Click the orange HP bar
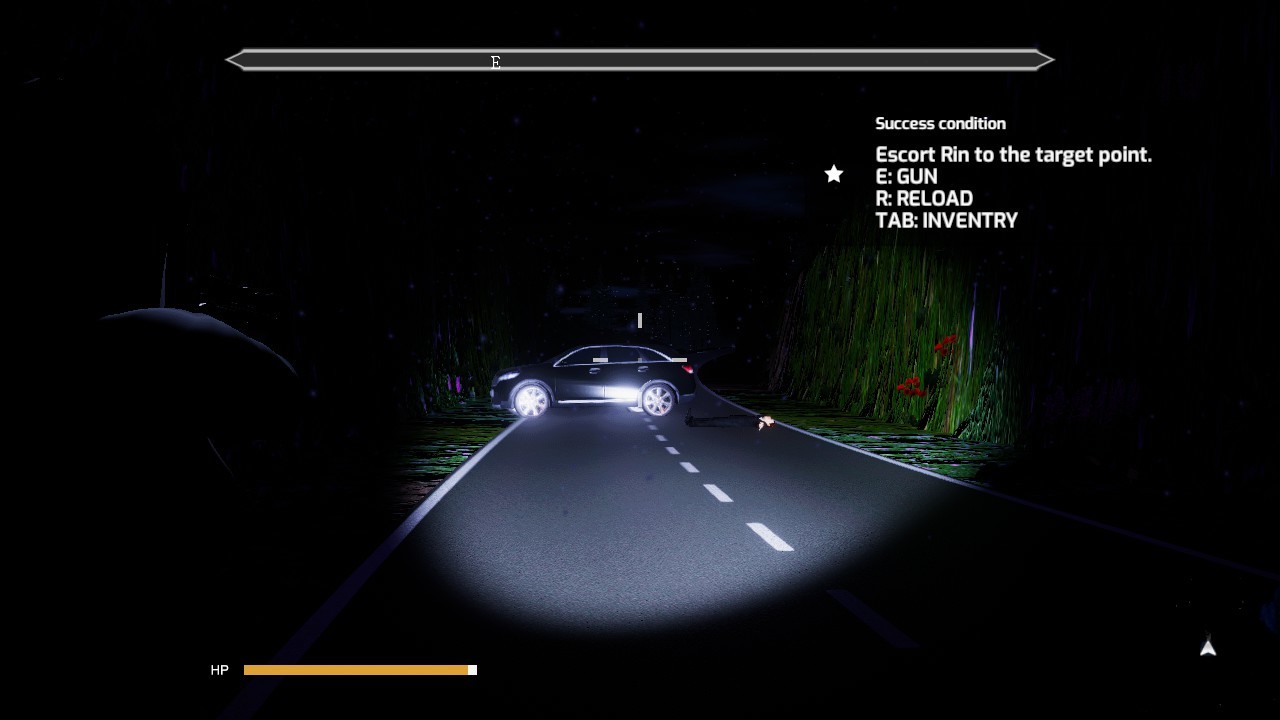 tap(355, 670)
